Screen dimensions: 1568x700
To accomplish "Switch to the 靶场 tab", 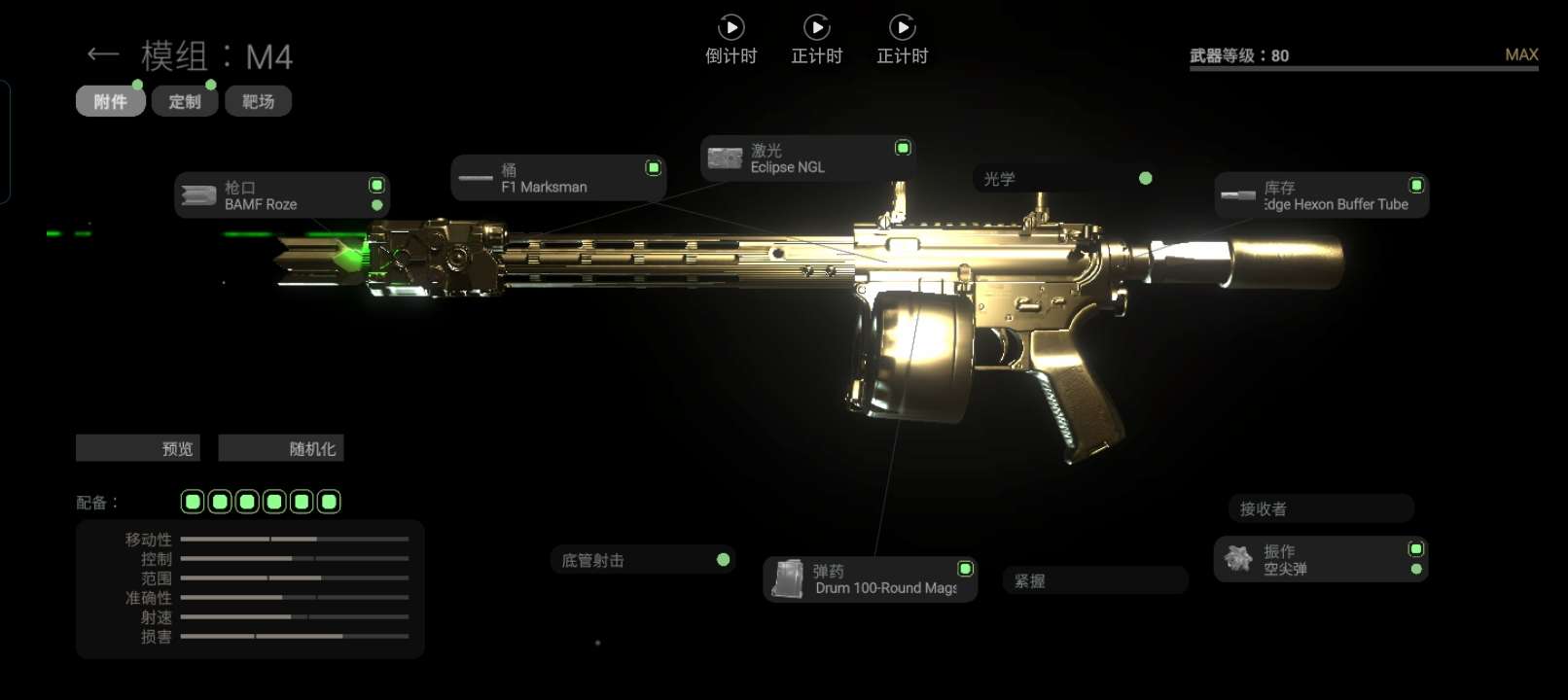I will click(x=258, y=102).
